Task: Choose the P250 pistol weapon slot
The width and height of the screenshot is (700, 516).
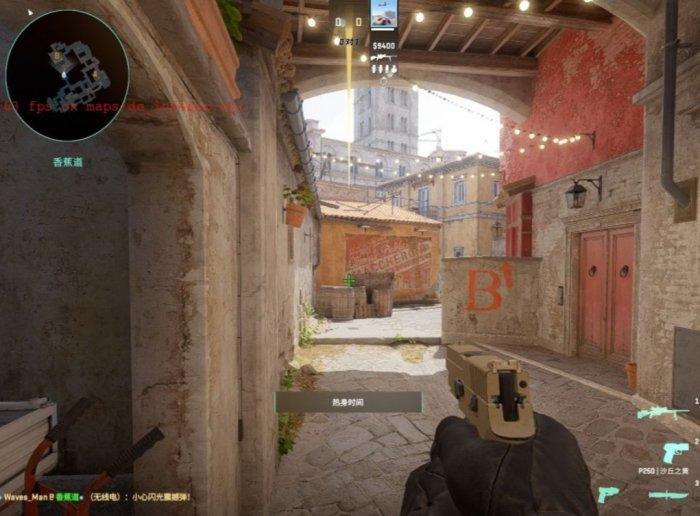Action: (x=675, y=451)
